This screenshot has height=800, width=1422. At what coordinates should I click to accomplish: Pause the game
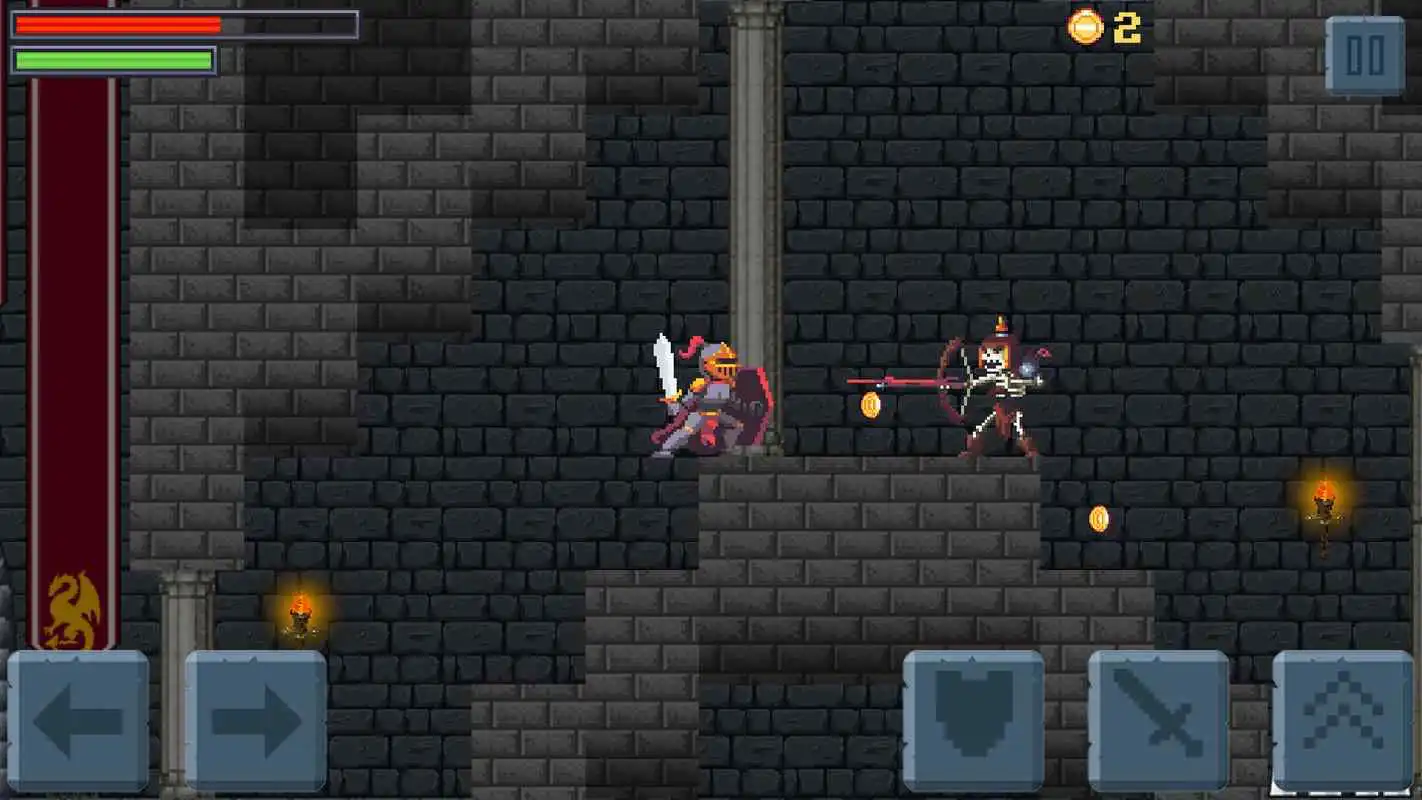[x=1365, y=56]
